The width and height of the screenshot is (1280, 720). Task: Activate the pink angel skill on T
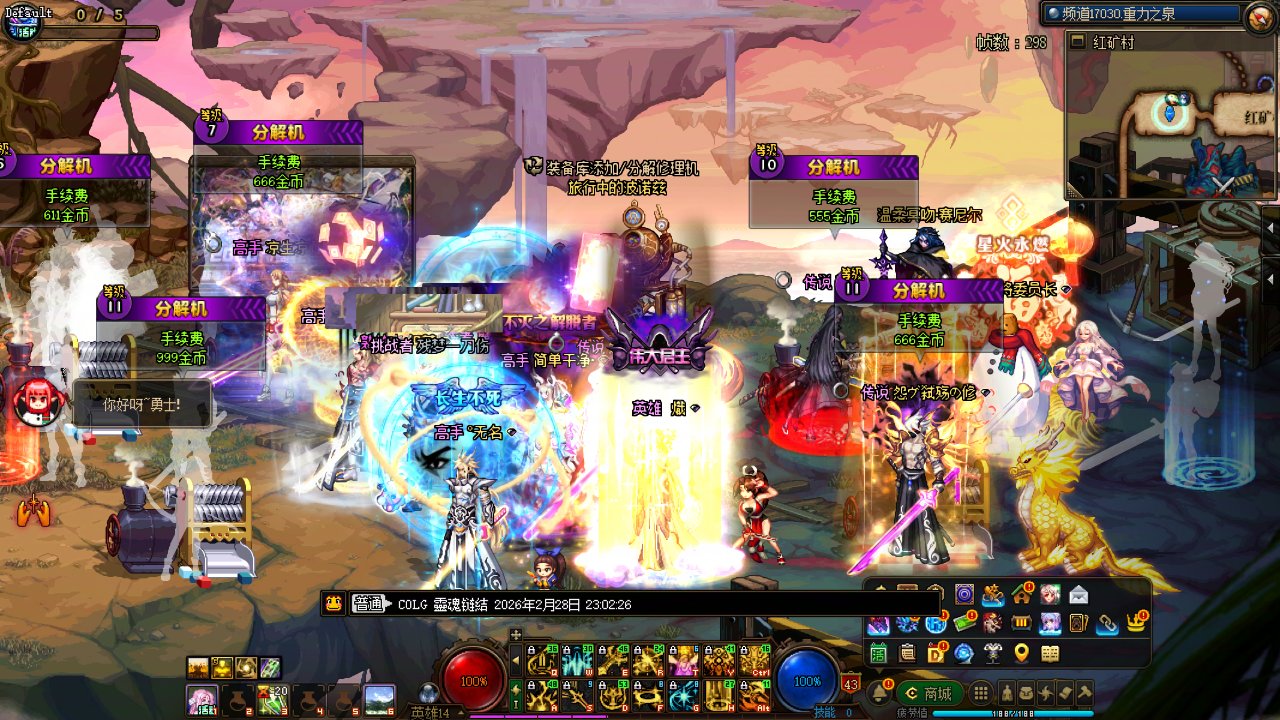point(684,660)
